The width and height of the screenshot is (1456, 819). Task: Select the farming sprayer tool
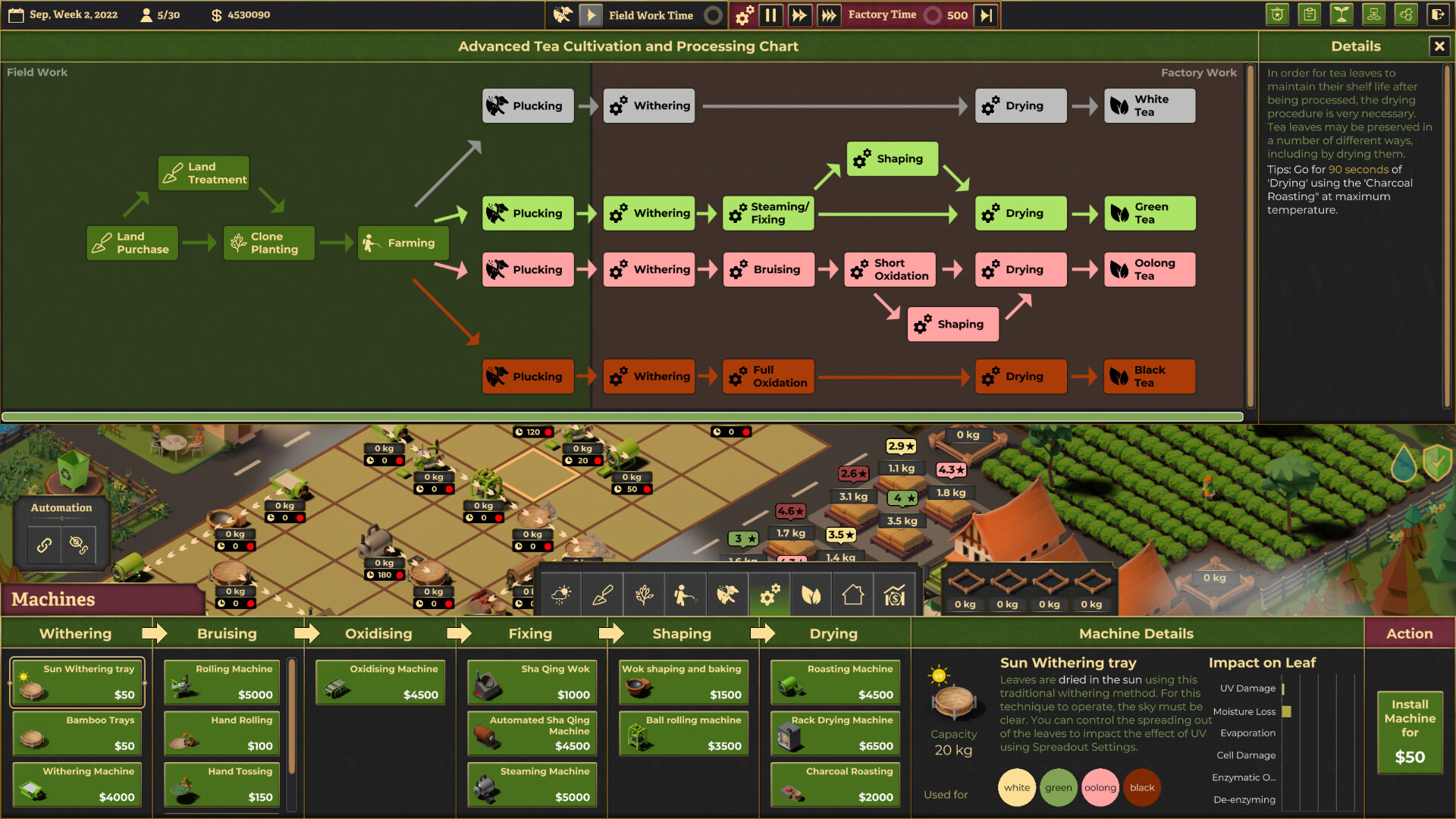click(x=686, y=595)
